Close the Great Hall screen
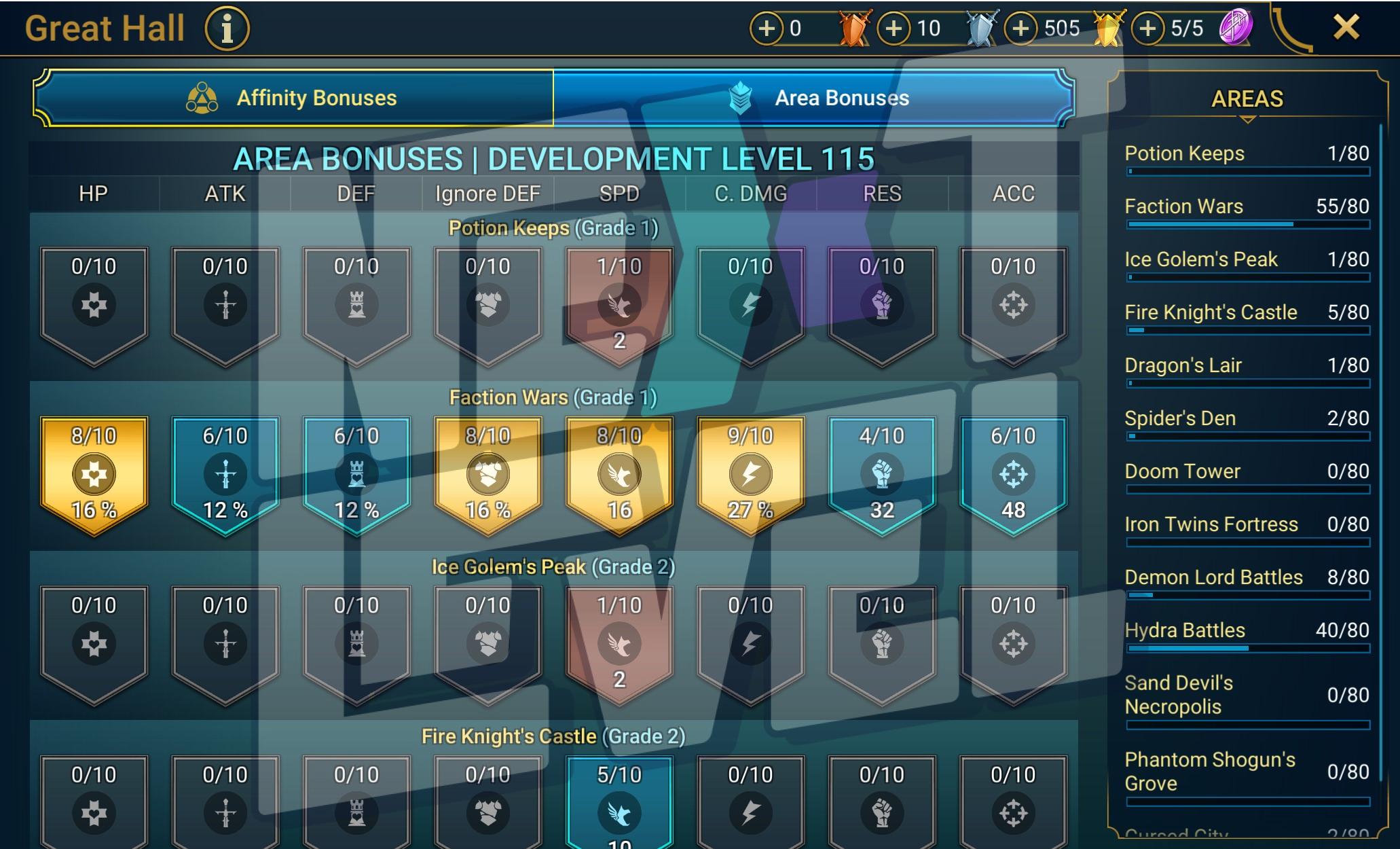Screen dimensions: 1400x849 pyautogui.click(x=1346, y=28)
